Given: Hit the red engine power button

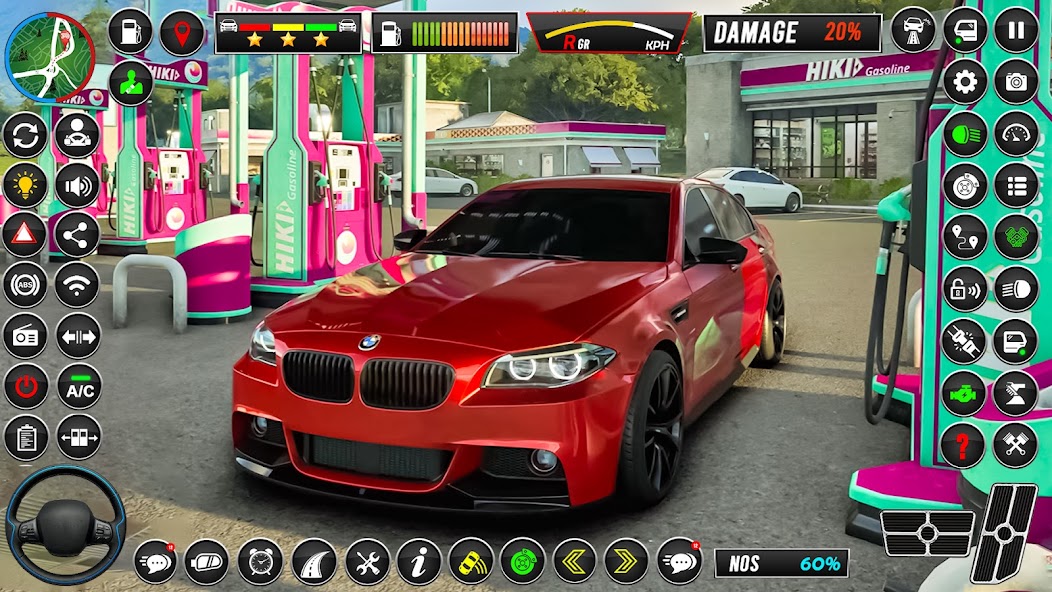Looking at the screenshot, I should (25, 387).
